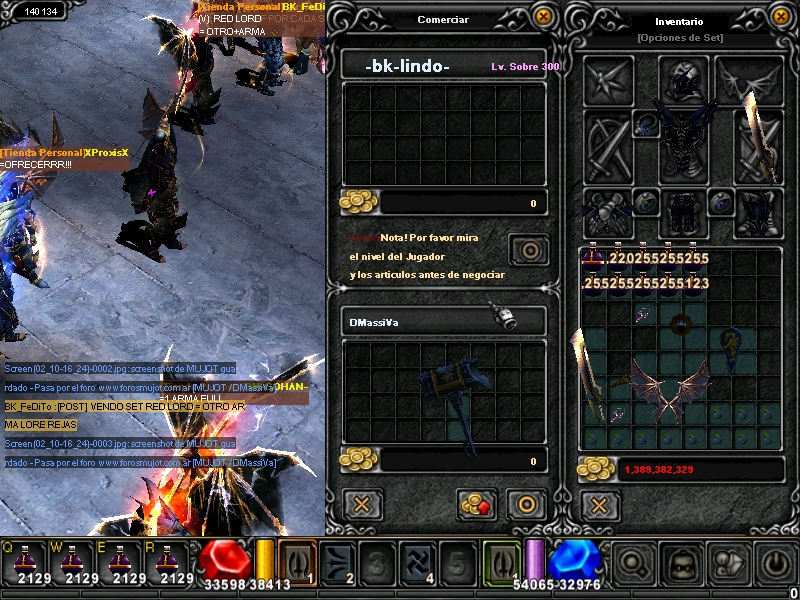Image resolution: width=800 pixels, height=600 pixels.
Task: Click the power button icon
Action: [773, 564]
